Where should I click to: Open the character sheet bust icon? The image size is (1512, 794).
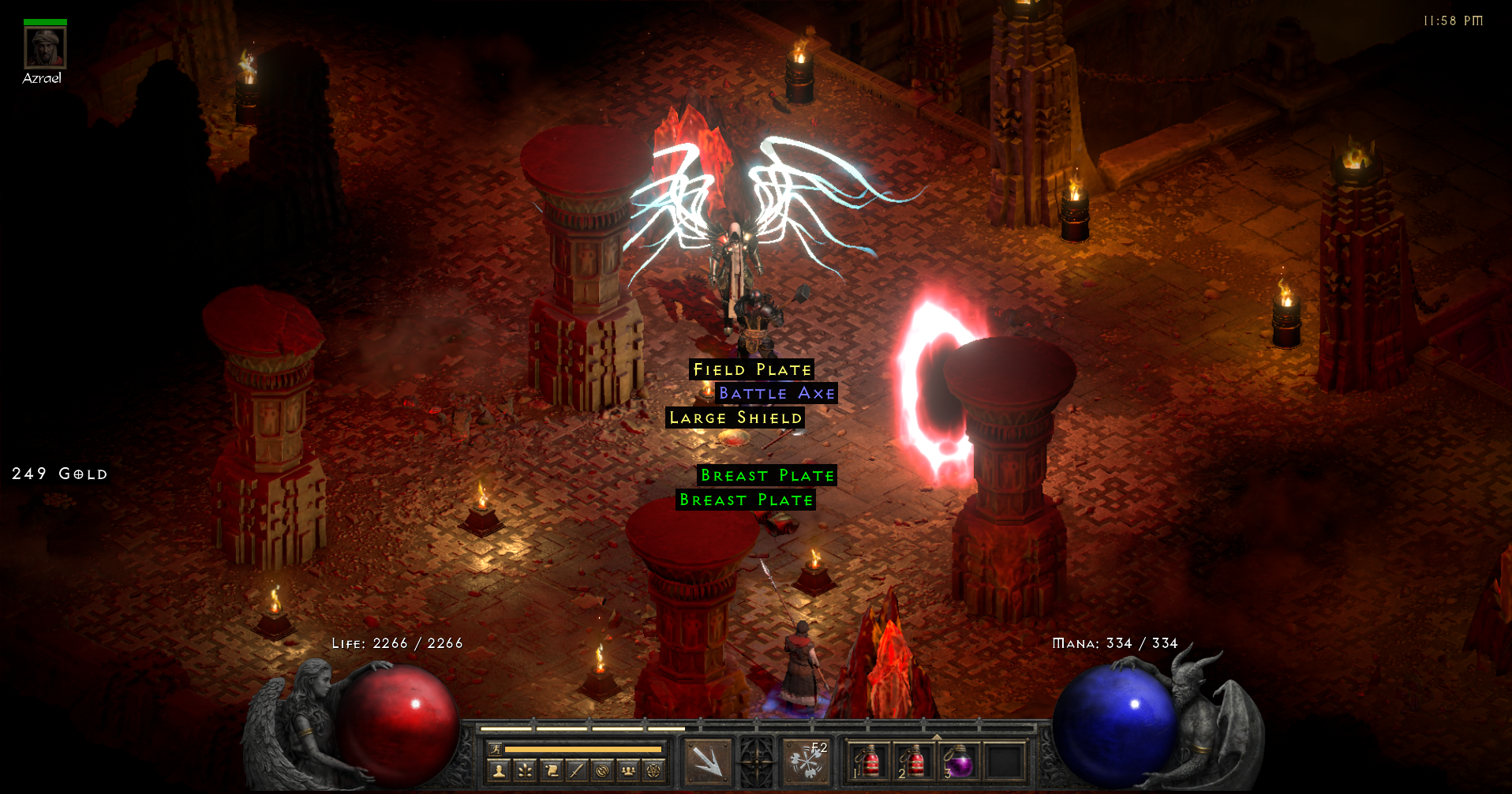498,771
